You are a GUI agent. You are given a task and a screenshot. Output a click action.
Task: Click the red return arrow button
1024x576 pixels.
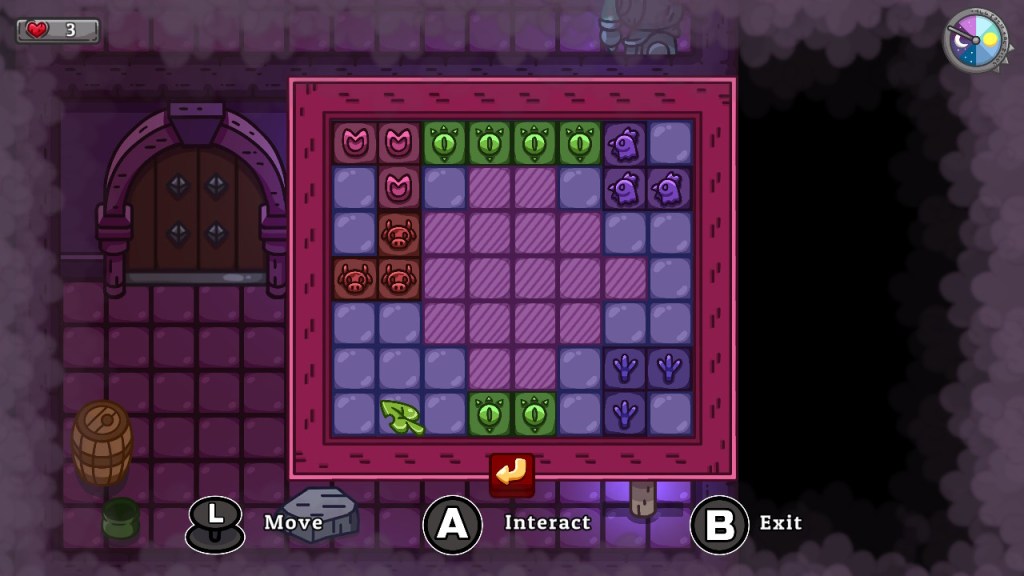point(511,473)
